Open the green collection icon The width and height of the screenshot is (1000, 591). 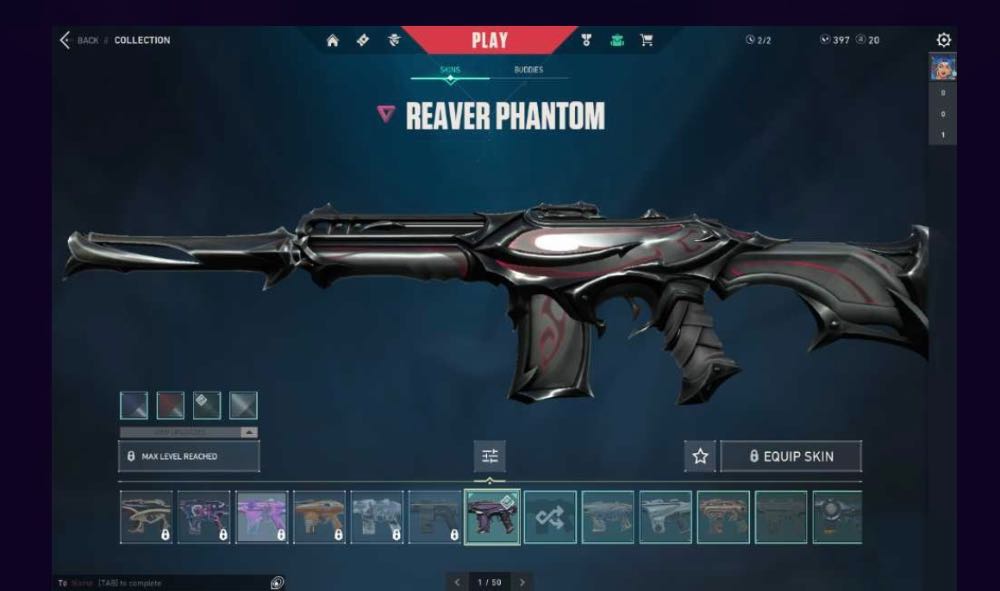[x=617, y=41]
